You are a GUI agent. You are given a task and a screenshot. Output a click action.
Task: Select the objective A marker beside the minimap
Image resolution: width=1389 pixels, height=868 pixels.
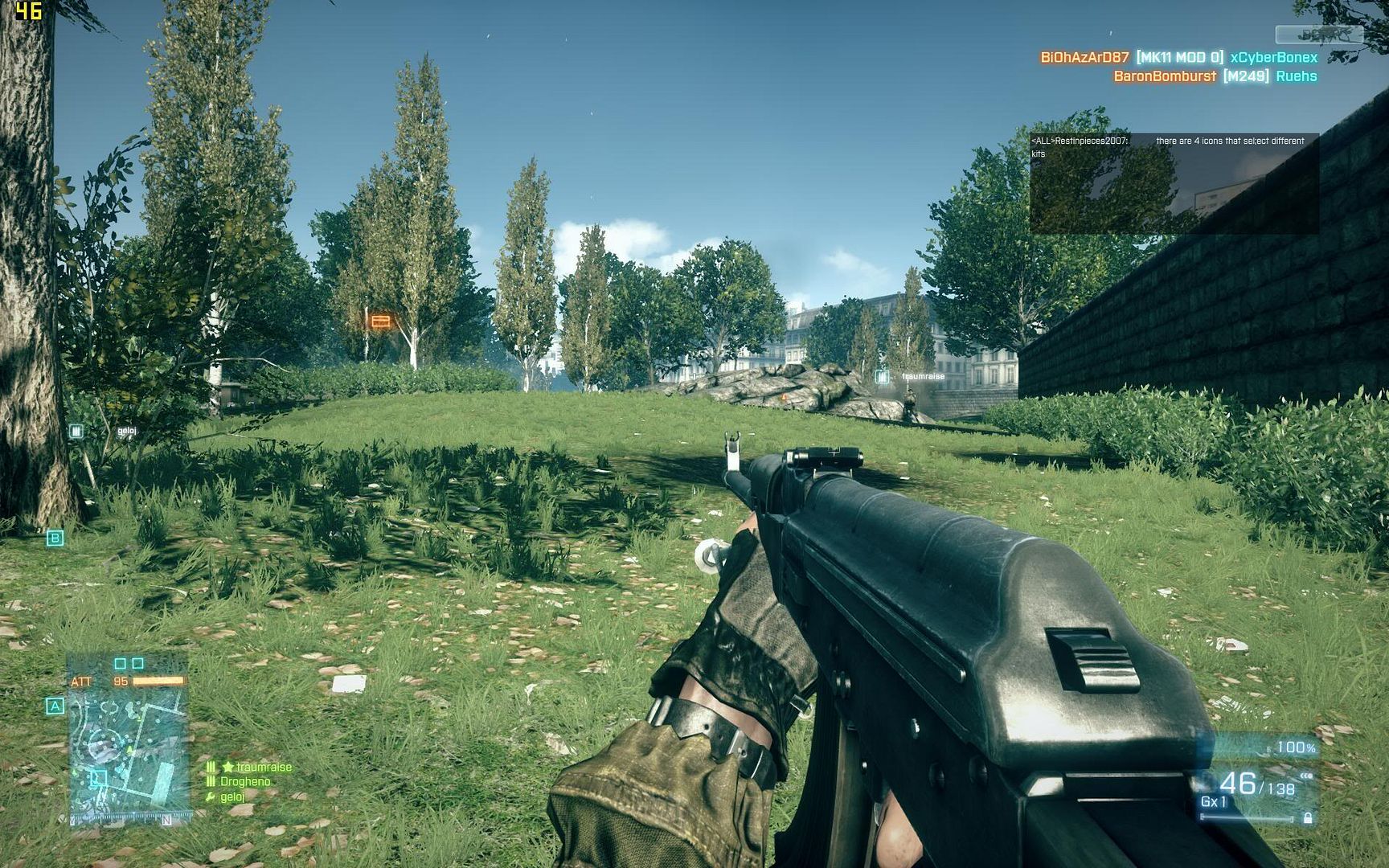pos(55,706)
